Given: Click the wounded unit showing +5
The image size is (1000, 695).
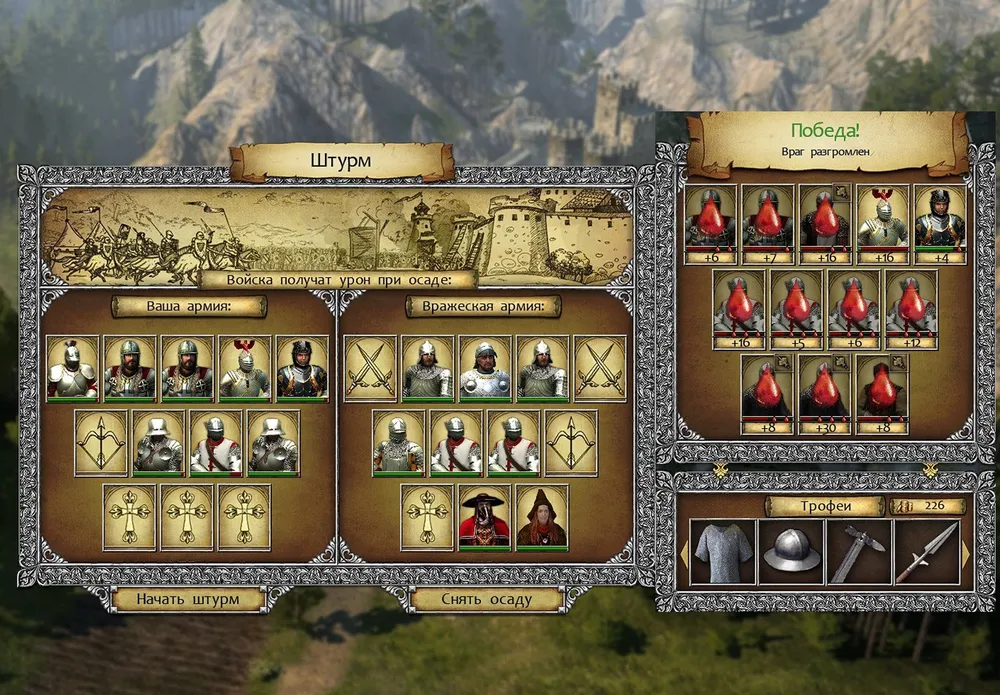Looking at the screenshot, I should pyautogui.click(x=796, y=303).
